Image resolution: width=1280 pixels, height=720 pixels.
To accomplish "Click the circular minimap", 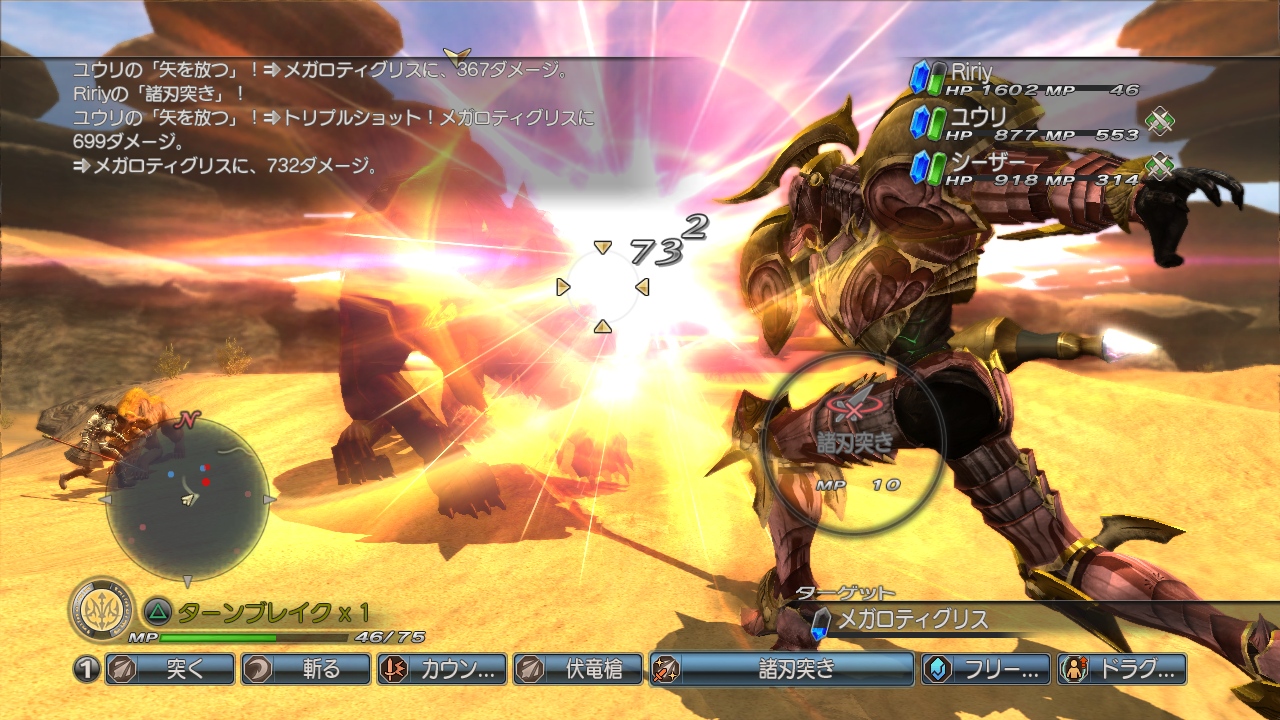I will pos(187,499).
